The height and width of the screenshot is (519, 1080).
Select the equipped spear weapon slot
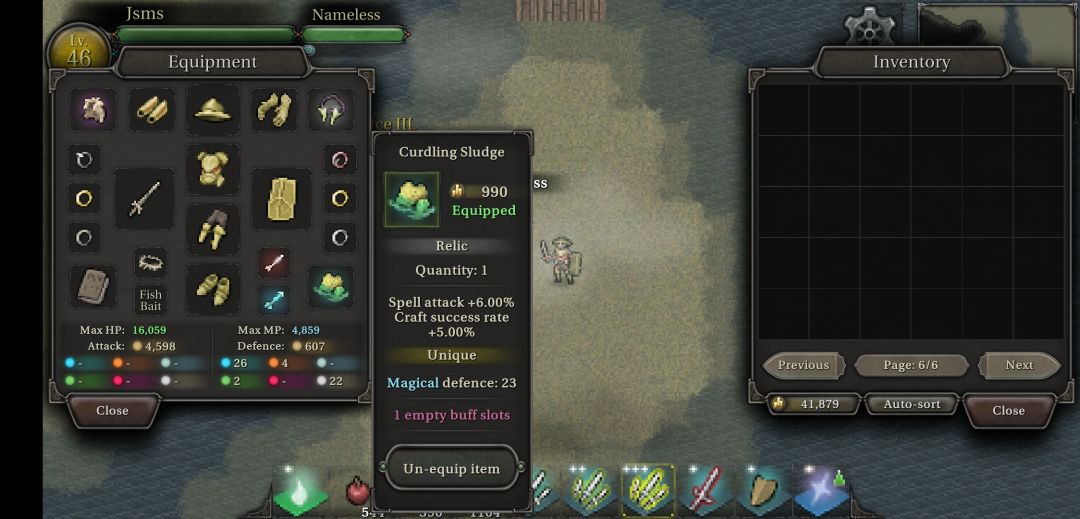(x=143, y=198)
